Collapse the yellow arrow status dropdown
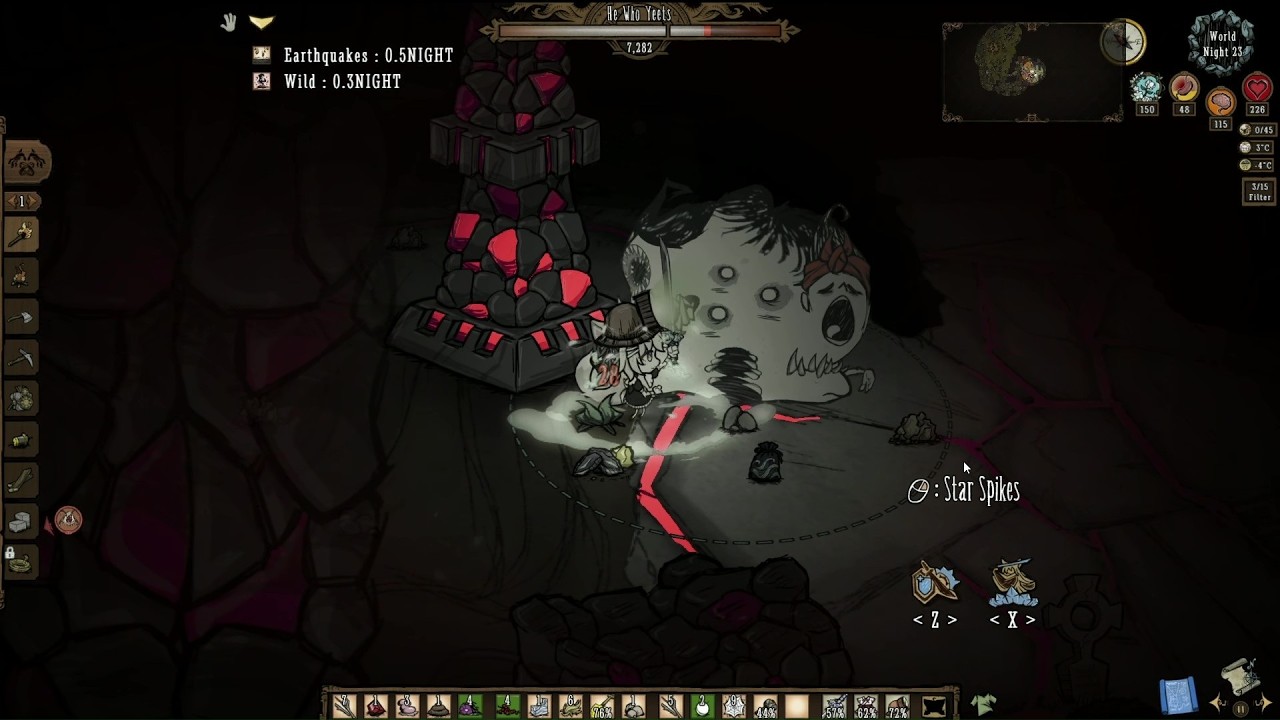This screenshot has width=1280, height=720. (262, 22)
